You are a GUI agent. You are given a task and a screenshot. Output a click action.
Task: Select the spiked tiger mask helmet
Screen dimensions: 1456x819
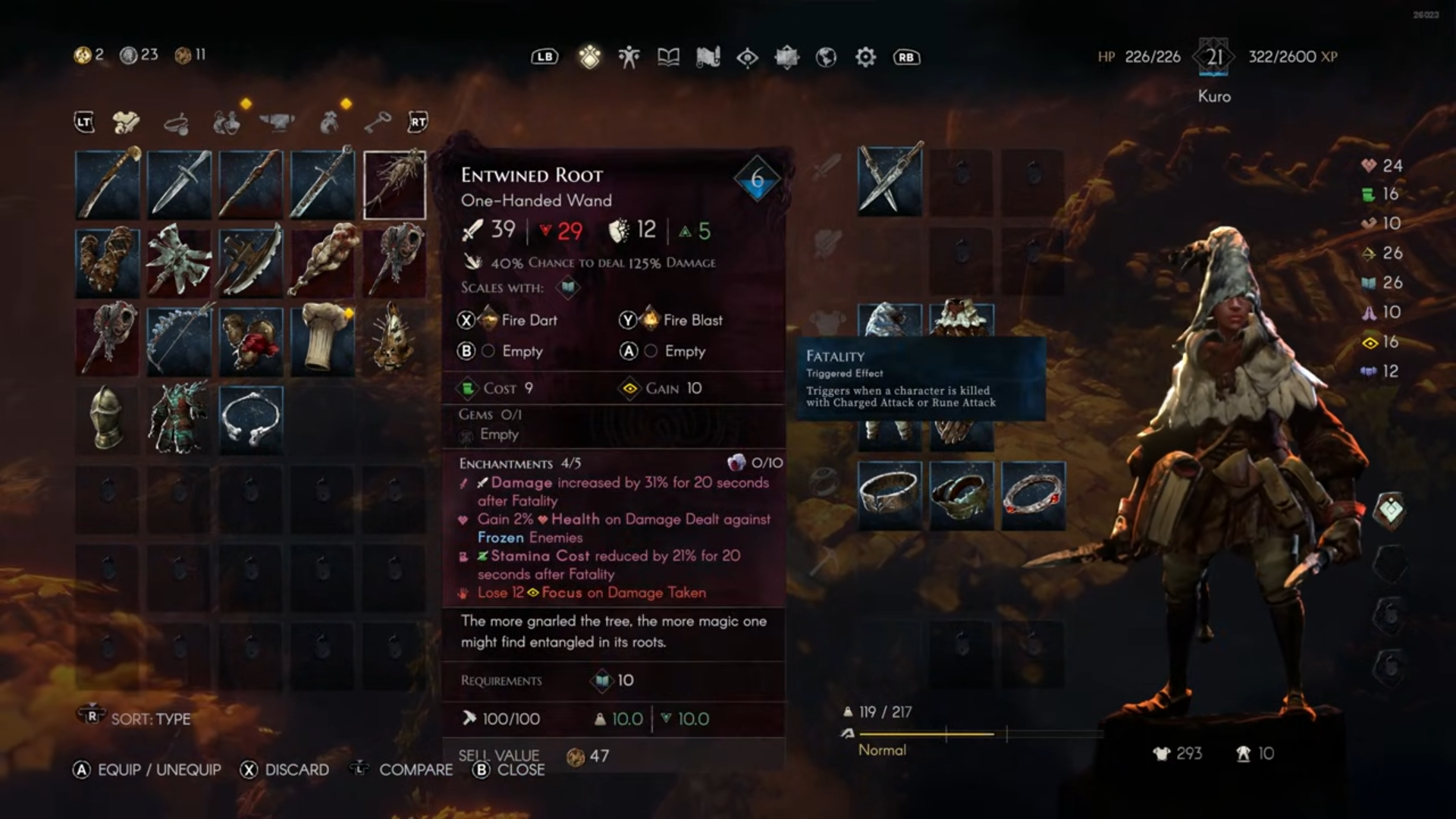(x=394, y=340)
